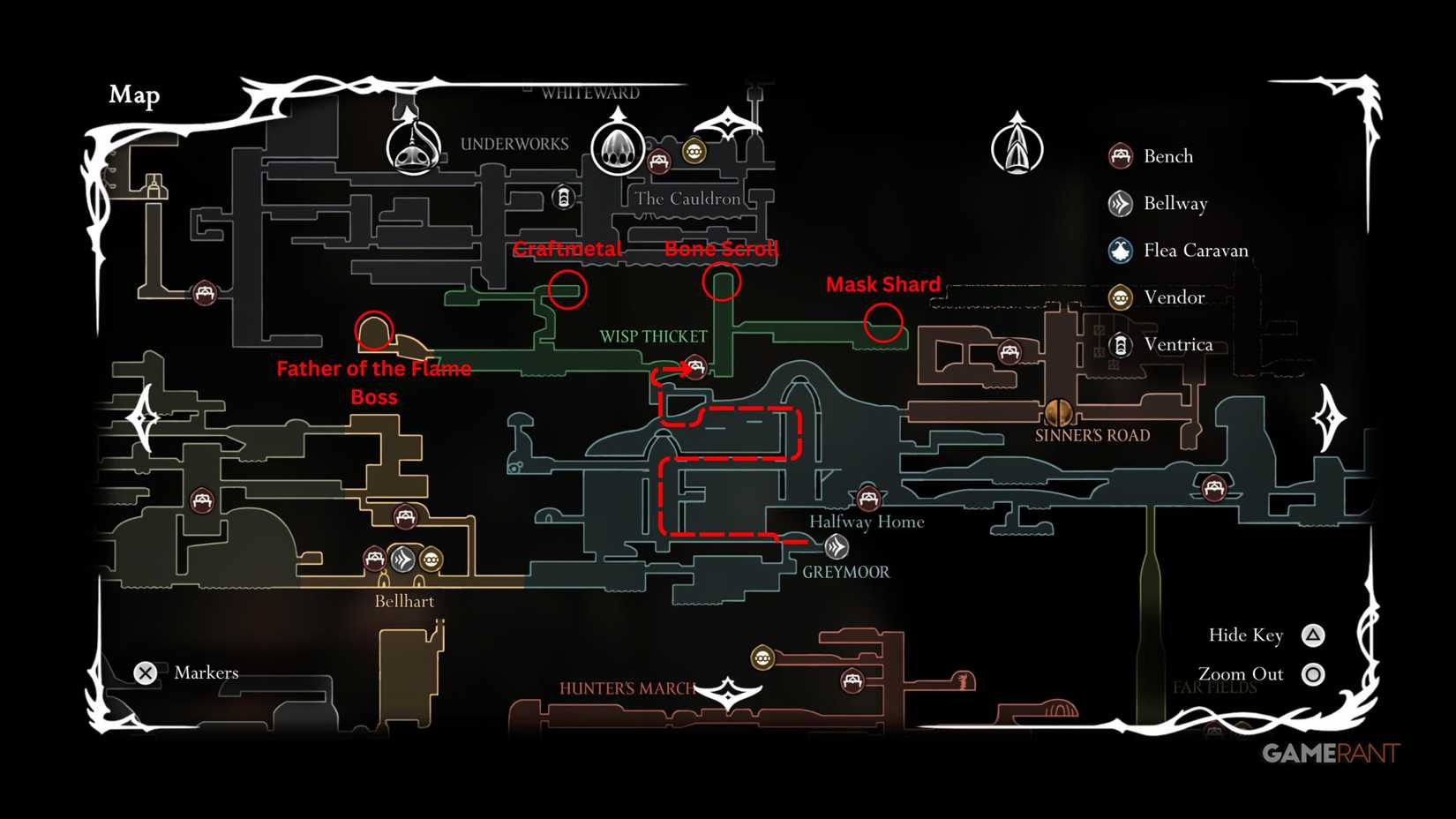Click the Craftmetal circle marker

point(567,289)
